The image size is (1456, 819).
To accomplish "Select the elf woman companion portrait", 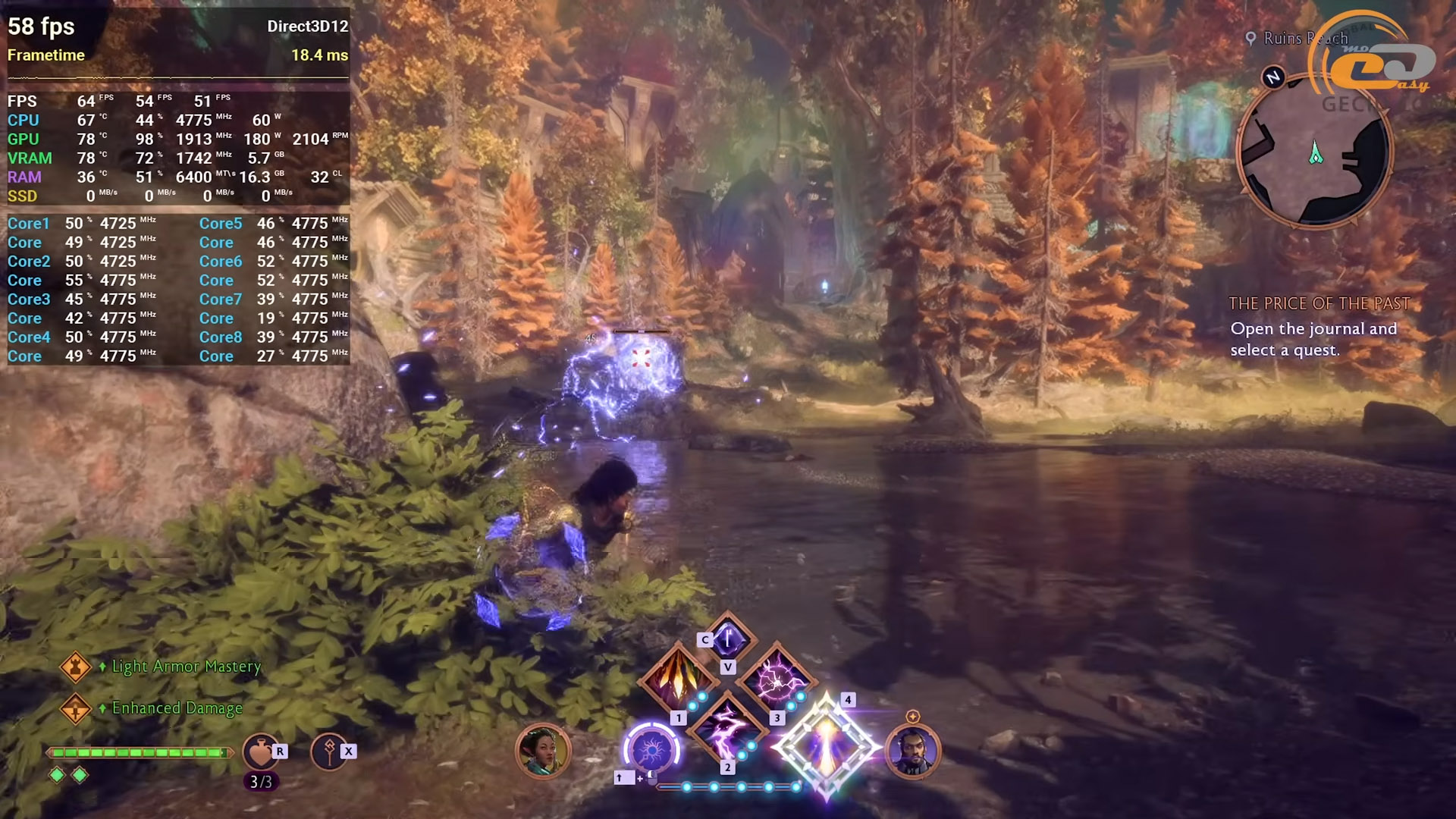I will pos(541,751).
